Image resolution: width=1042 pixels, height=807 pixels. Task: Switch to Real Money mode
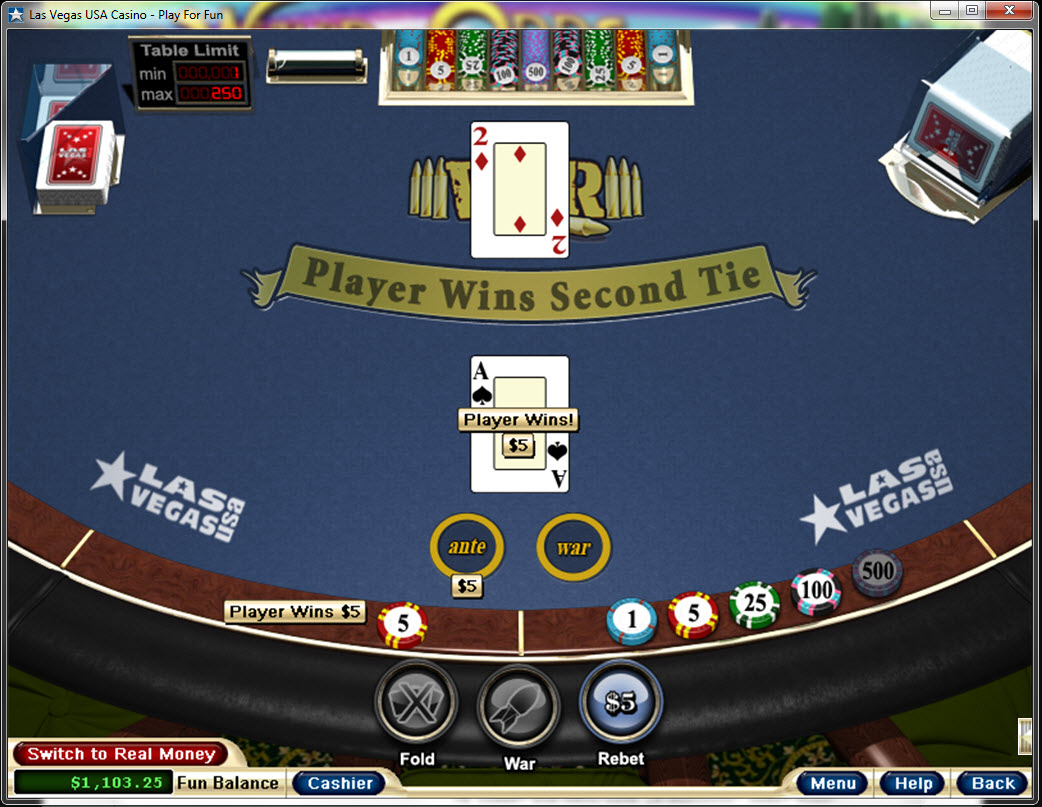pyautogui.click(x=121, y=754)
